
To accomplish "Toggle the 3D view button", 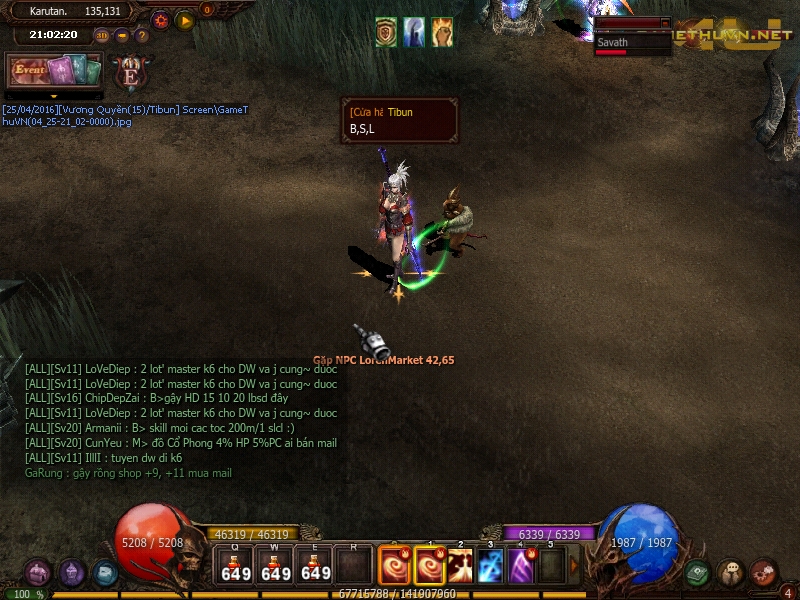I will [102, 35].
